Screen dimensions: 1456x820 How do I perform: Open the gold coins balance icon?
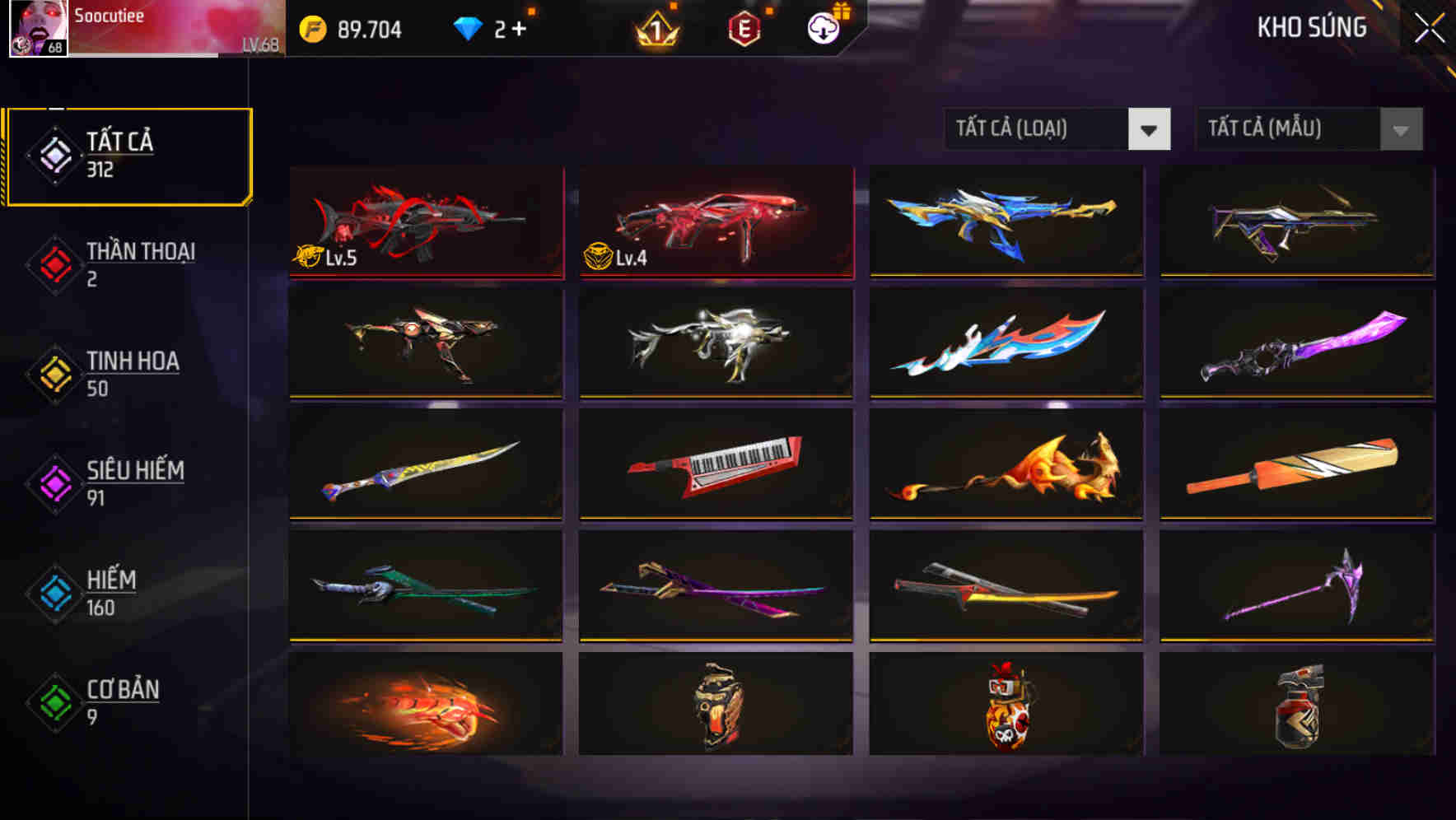[x=312, y=29]
